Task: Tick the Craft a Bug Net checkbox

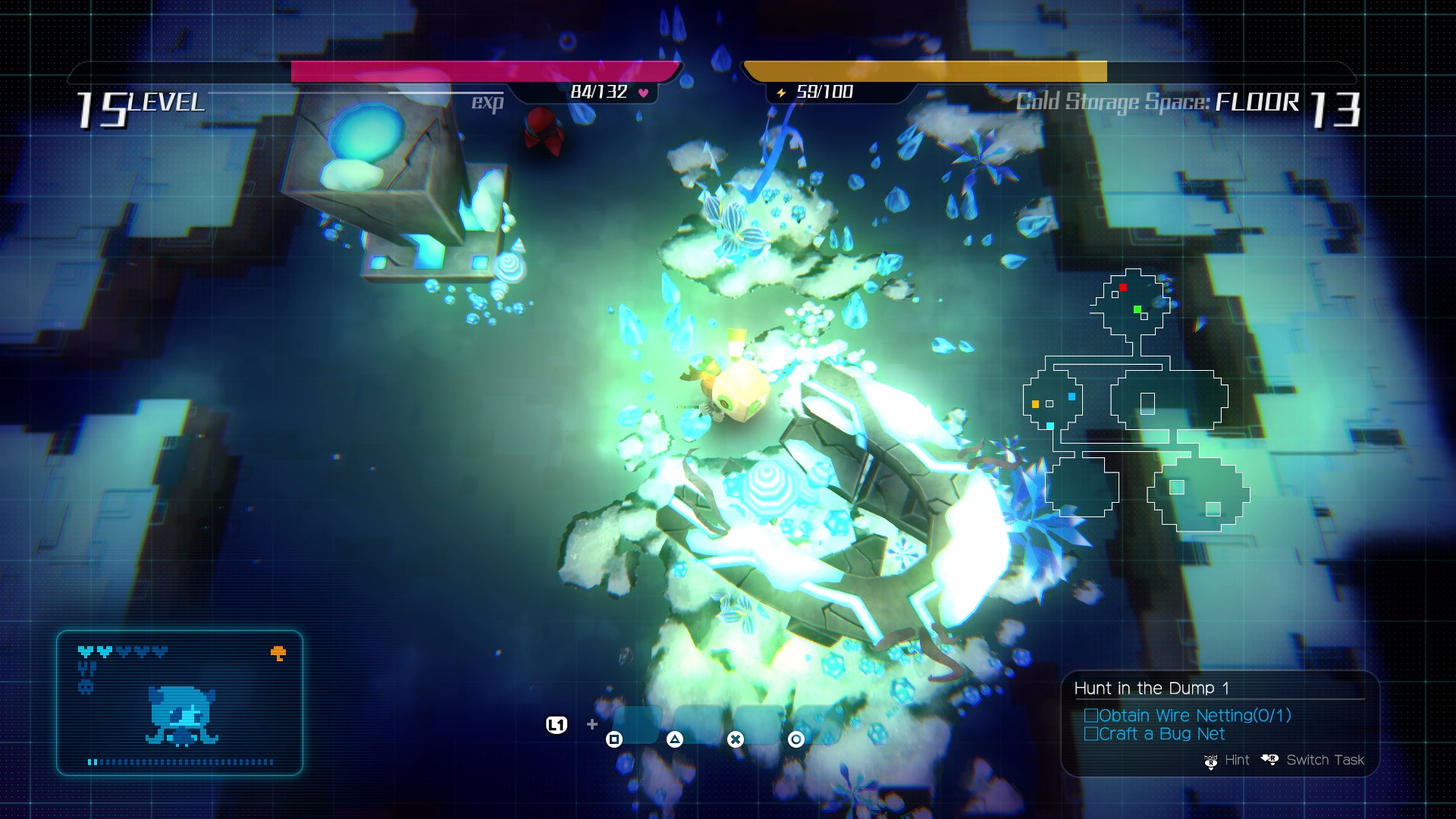Action: click(1091, 733)
